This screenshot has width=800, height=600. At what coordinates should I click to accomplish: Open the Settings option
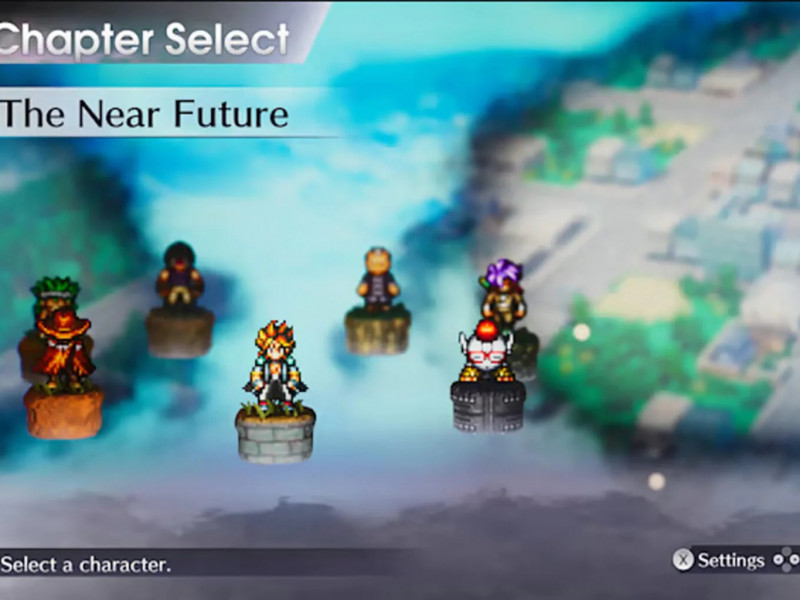tap(720, 560)
